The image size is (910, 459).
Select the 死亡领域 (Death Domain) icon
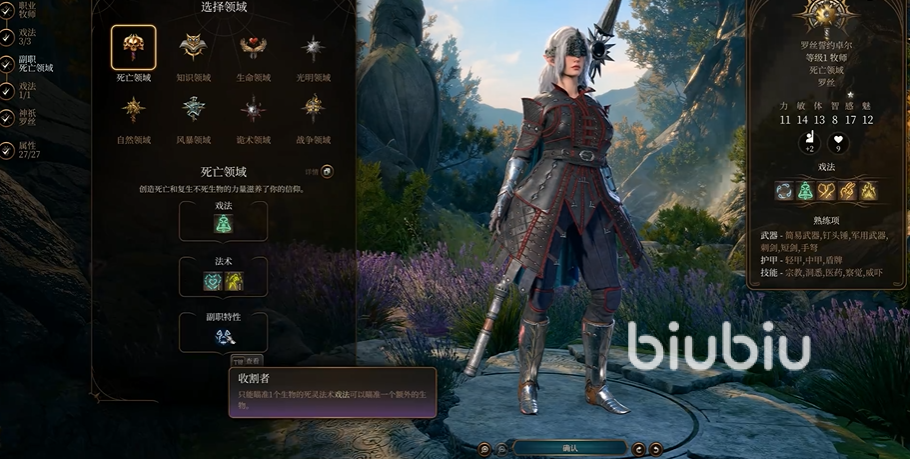133,47
